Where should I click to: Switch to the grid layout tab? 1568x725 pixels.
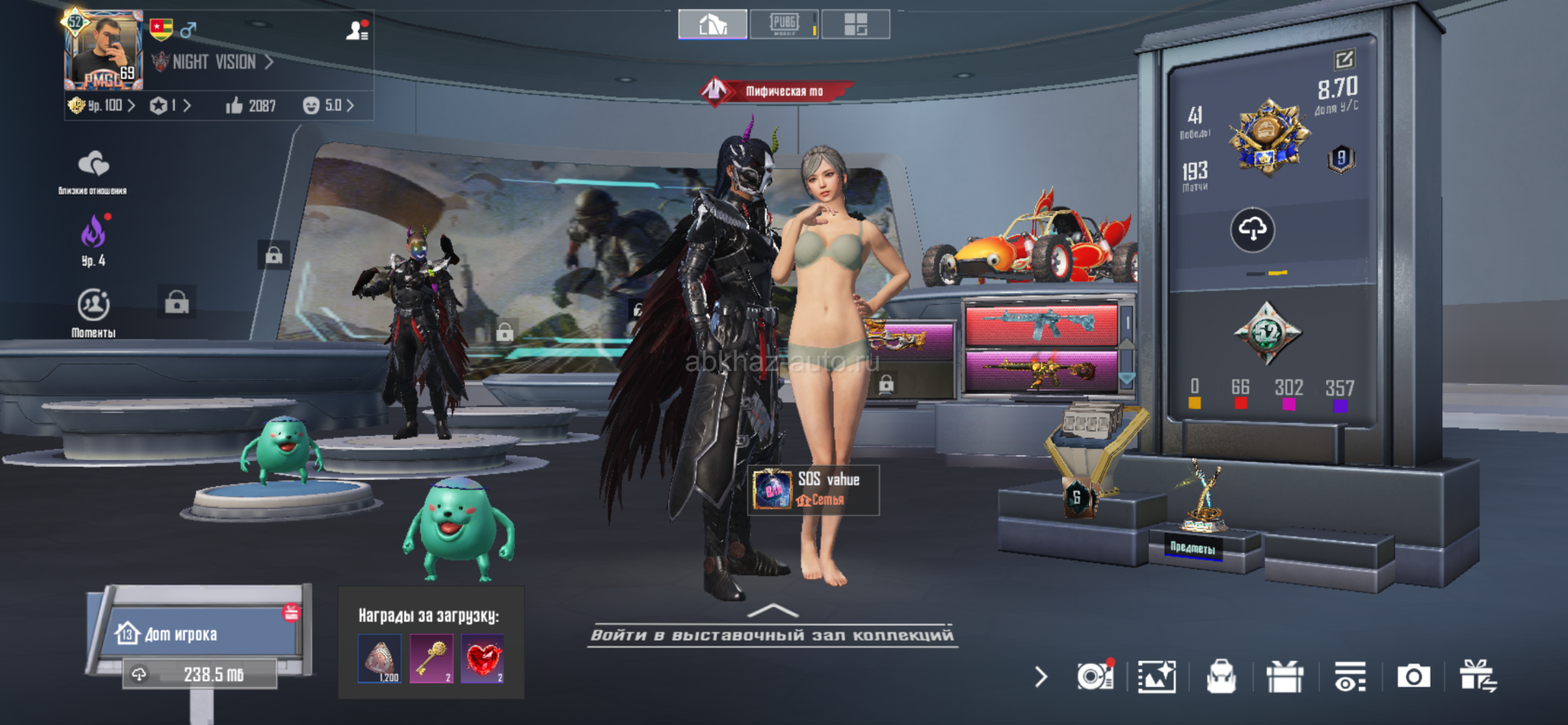tap(855, 25)
